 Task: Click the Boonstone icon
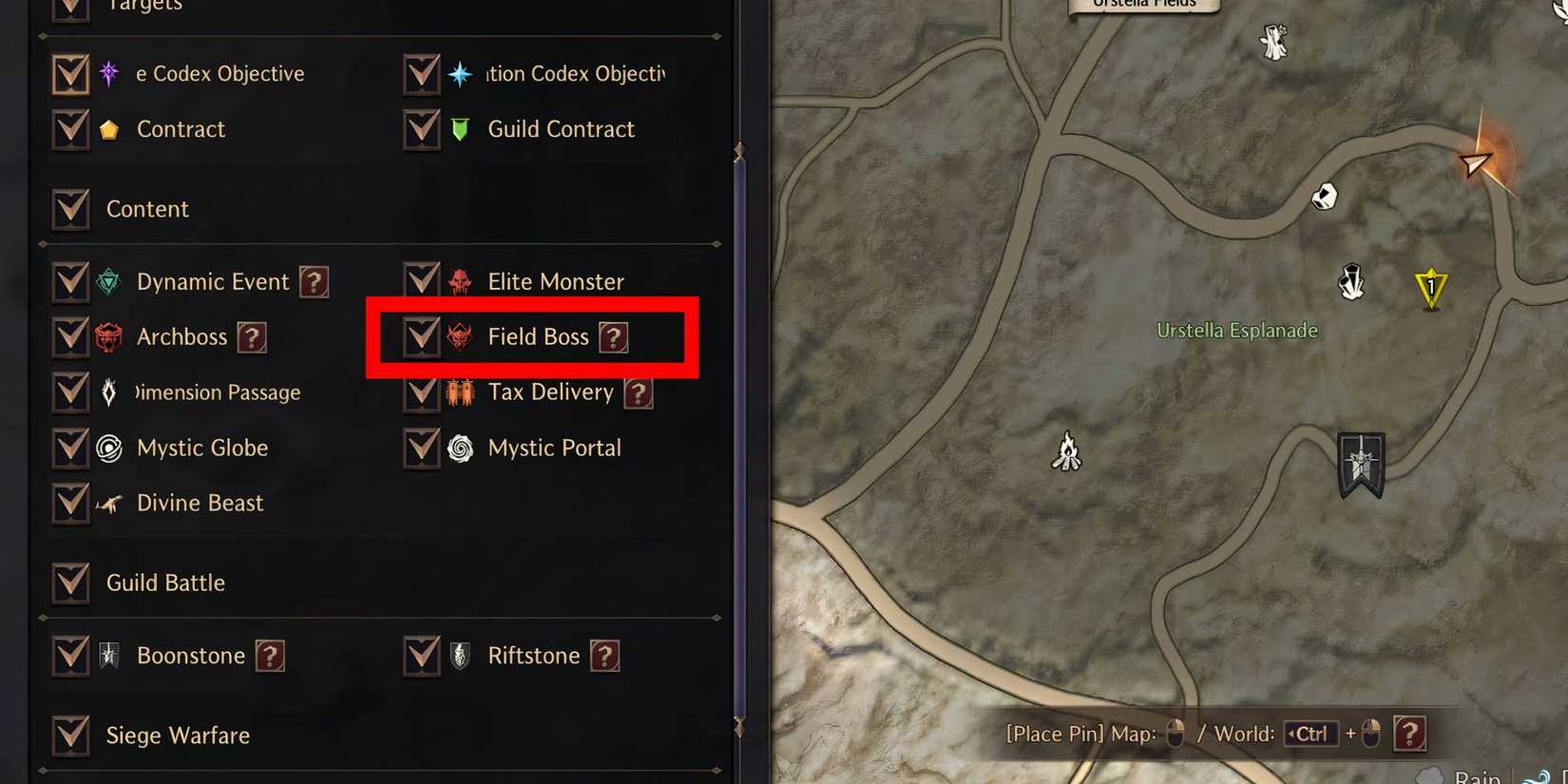pyautogui.click(x=108, y=655)
